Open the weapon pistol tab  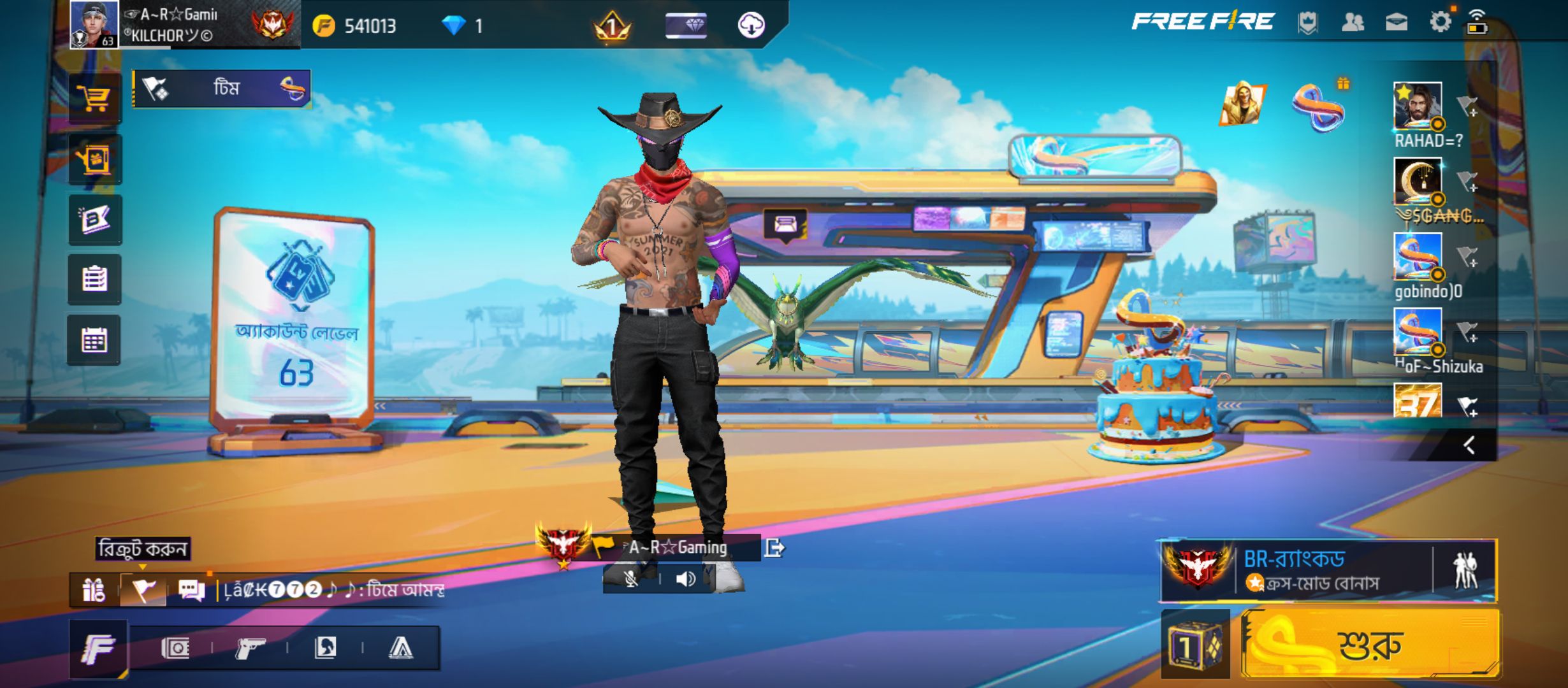coord(250,649)
